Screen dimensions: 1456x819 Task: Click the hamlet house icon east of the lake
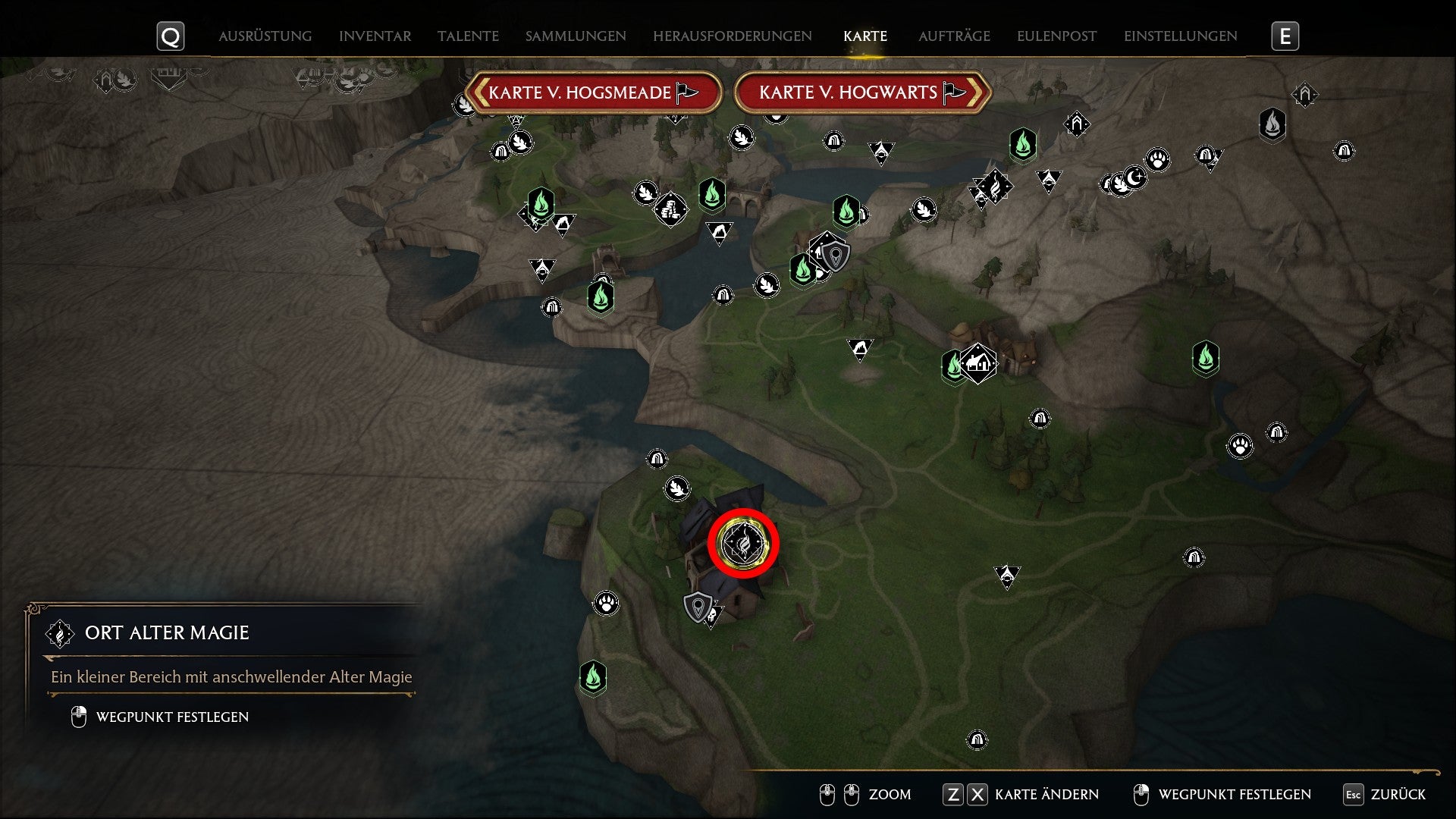[x=978, y=362]
